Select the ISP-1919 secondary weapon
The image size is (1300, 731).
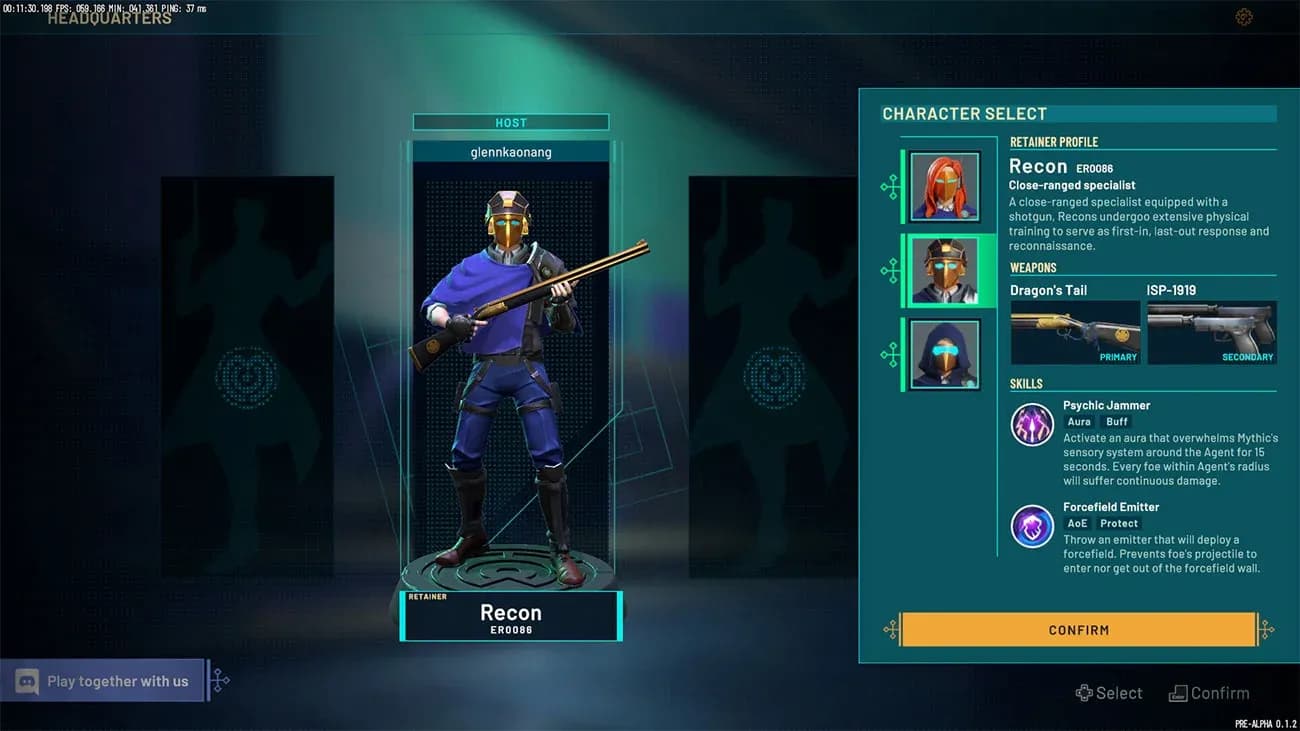pos(1212,331)
